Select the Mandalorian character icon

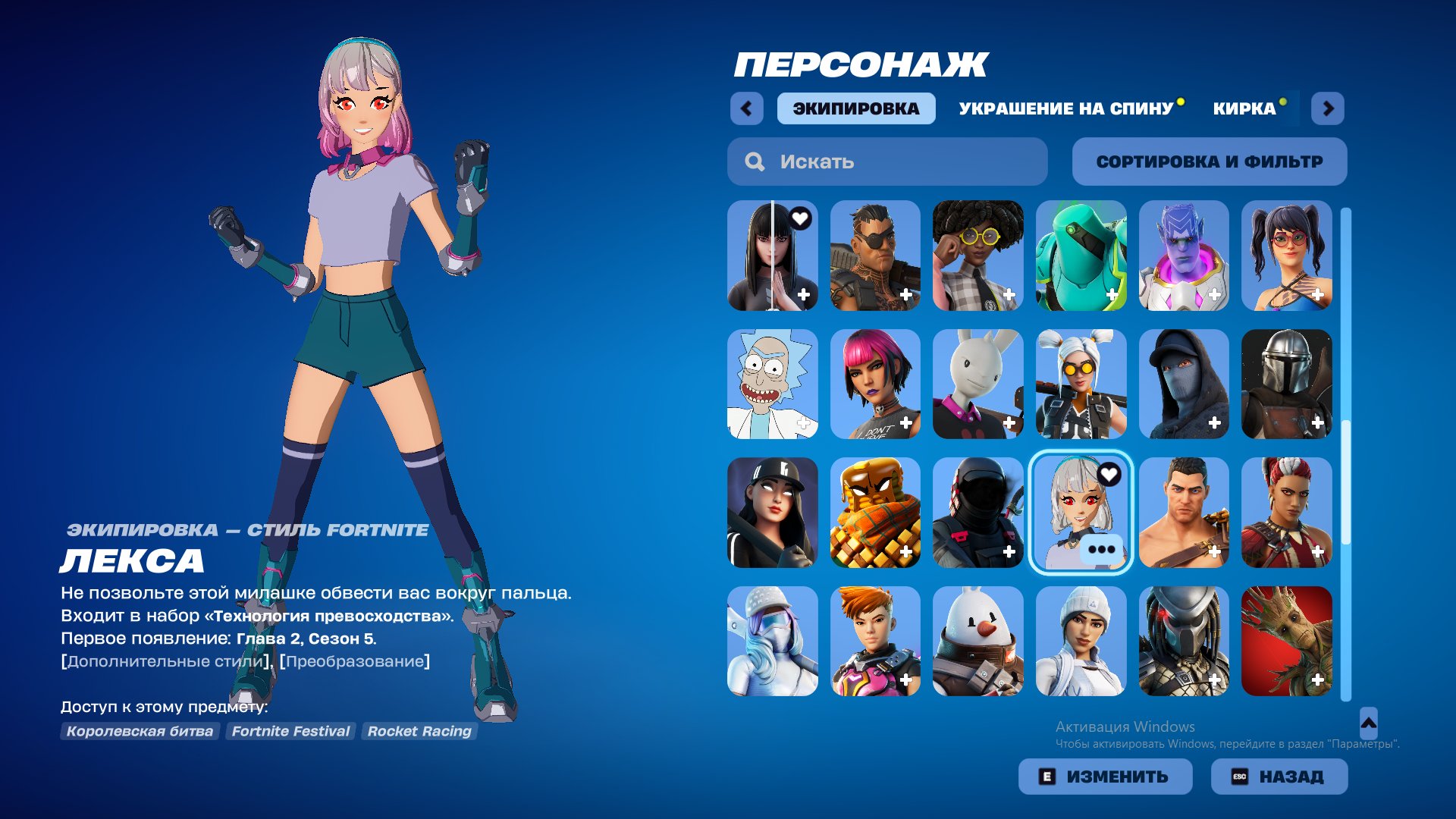point(1287,384)
